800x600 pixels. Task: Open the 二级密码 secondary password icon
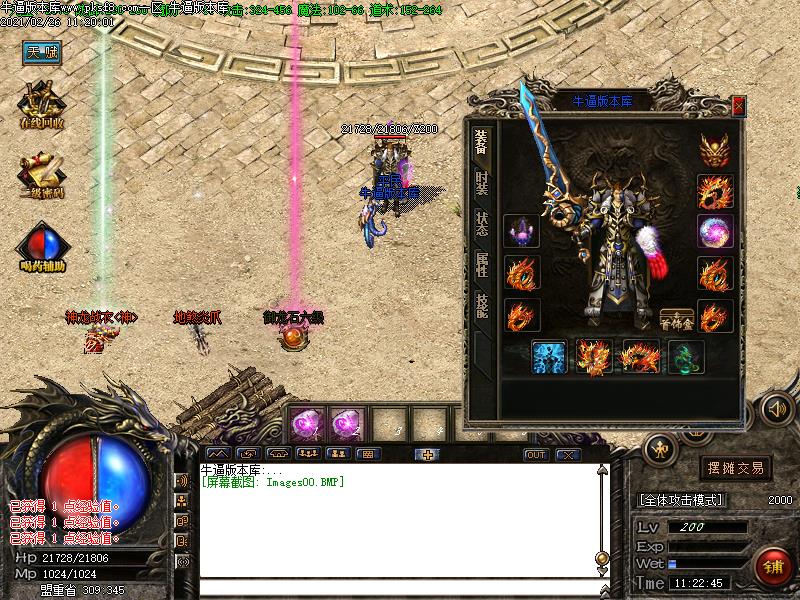pyautogui.click(x=42, y=176)
